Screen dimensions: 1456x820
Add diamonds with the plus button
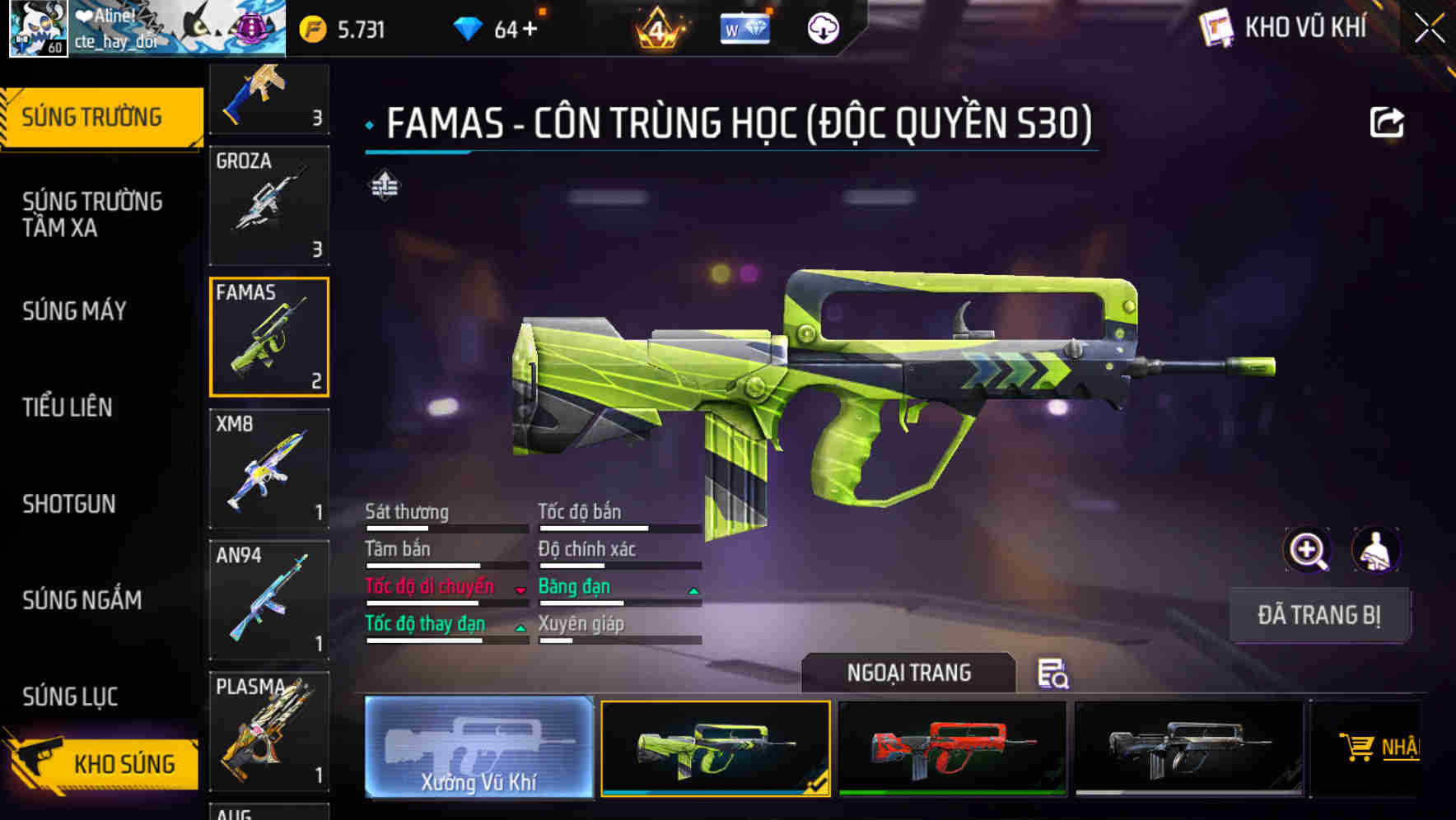click(530, 30)
